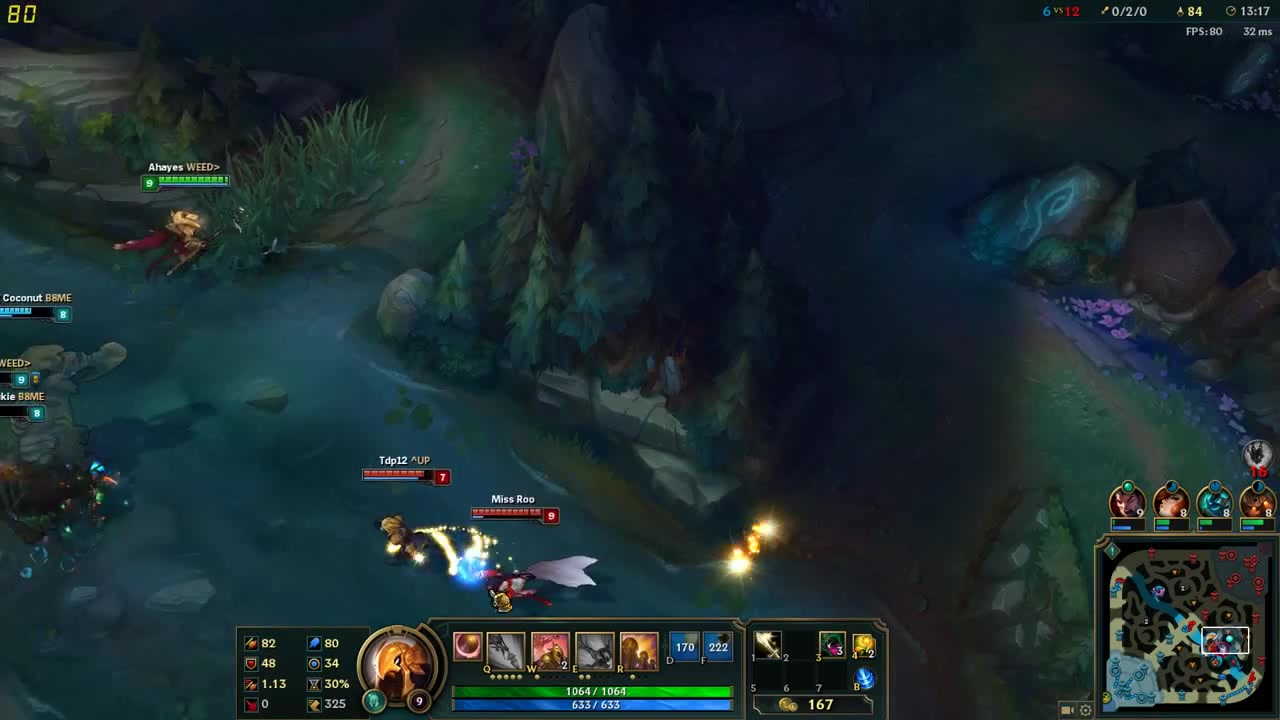This screenshot has height=720, width=1280.
Task: Click the potion item with 2 charges
Action: [864, 643]
